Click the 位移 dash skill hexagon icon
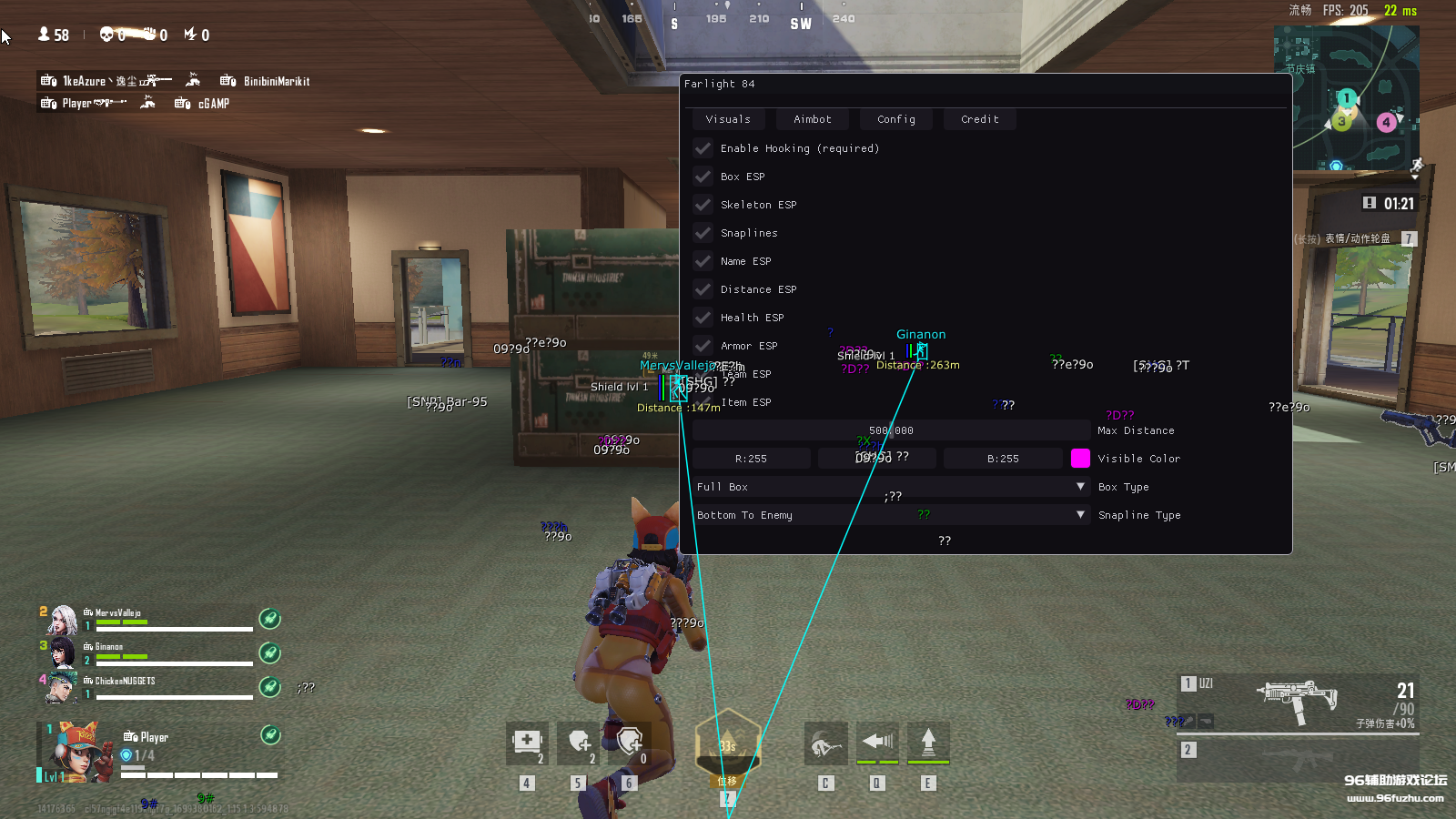 coord(727,746)
